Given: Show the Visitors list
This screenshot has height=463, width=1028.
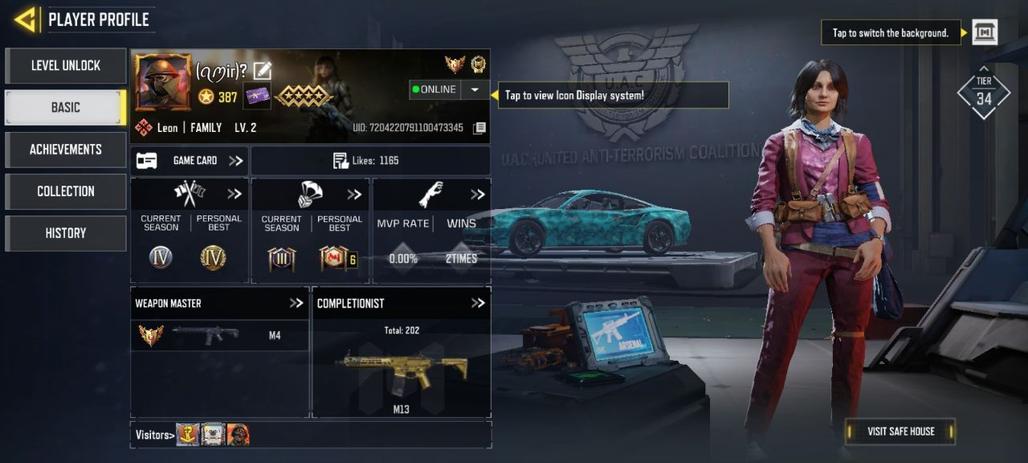Looking at the screenshot, I should tap(155, 435).
